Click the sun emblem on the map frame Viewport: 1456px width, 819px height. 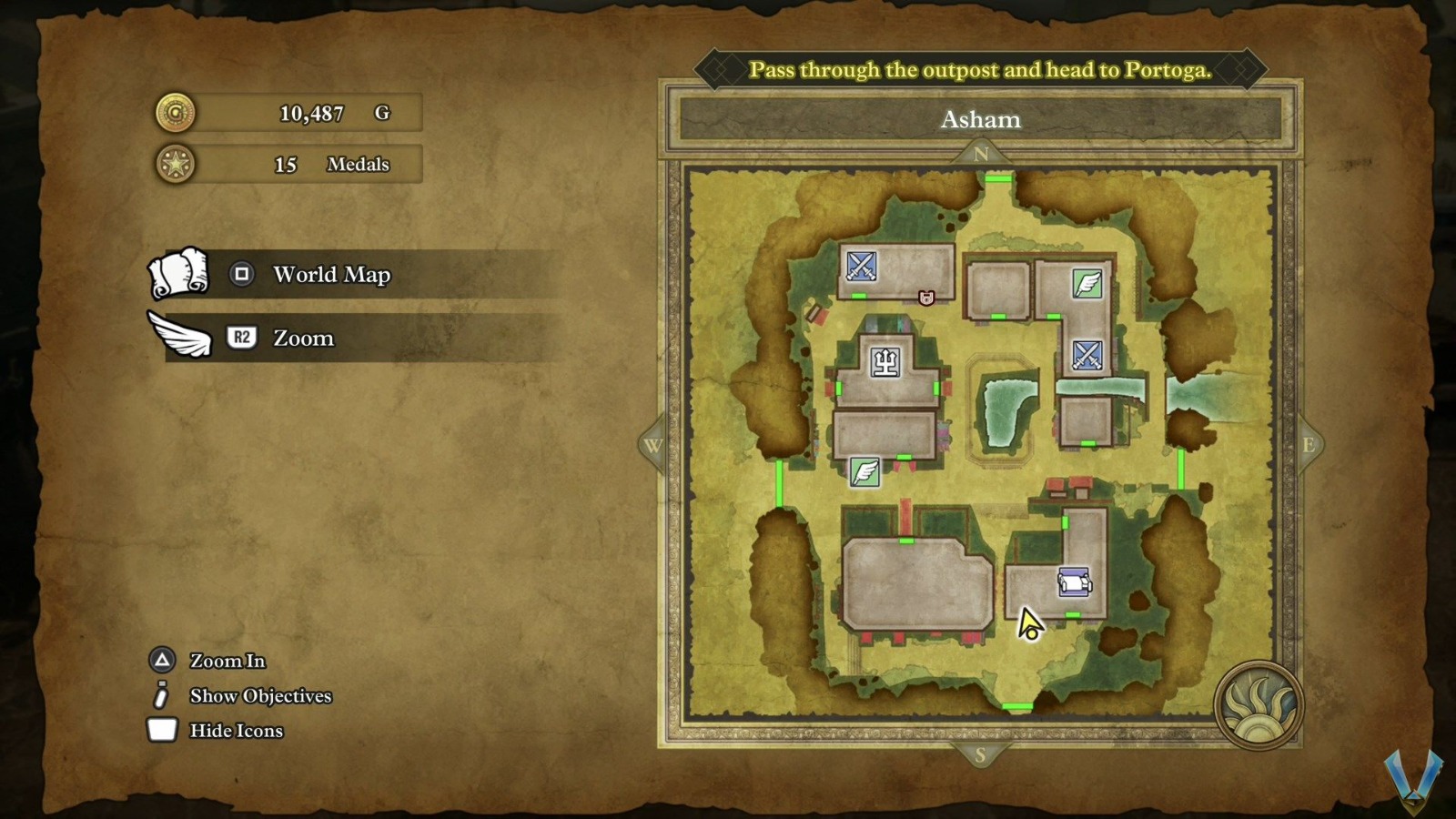tap(1259, 705)
